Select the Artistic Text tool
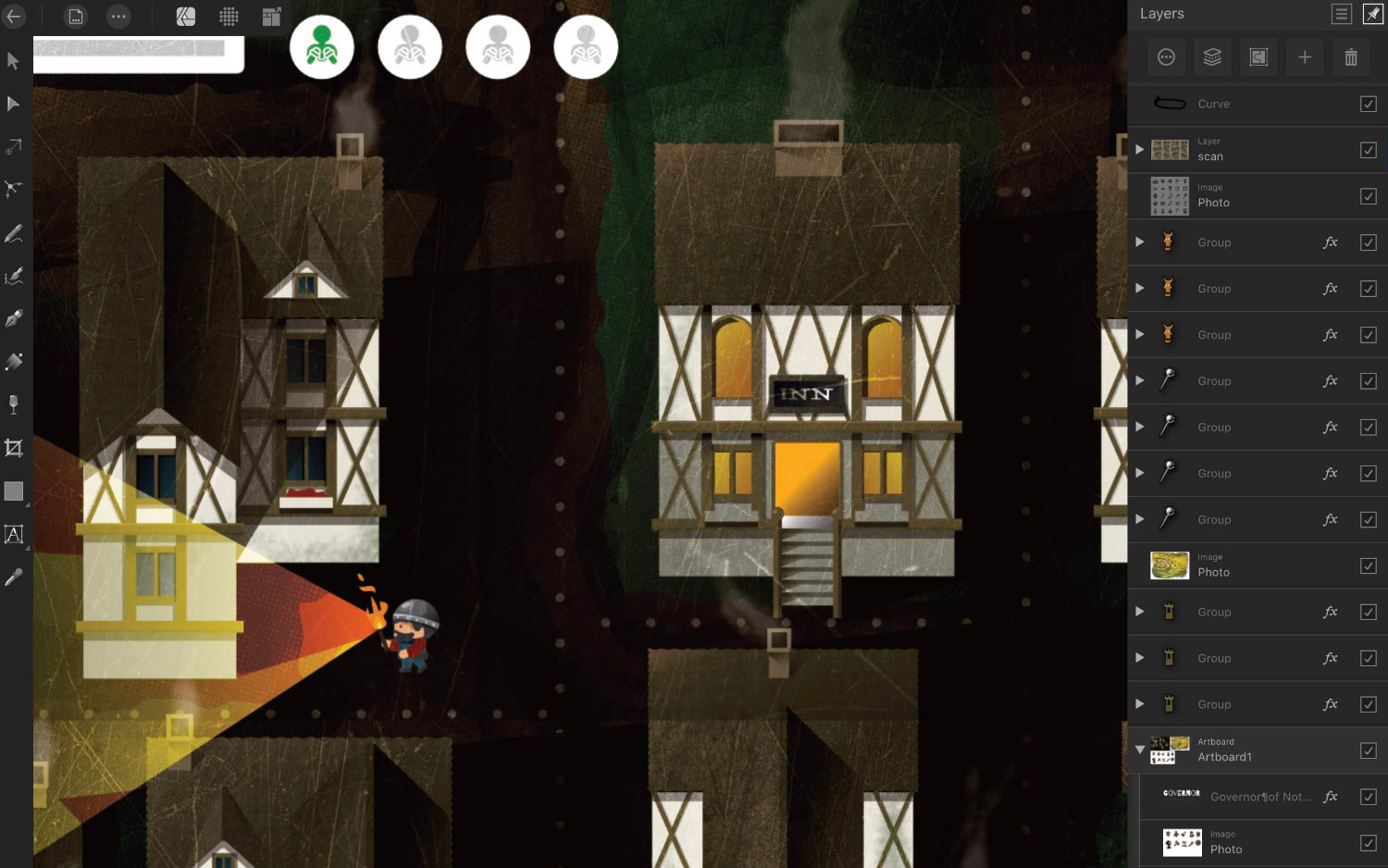Screen dimensions: 1388x868 (13, 535)
